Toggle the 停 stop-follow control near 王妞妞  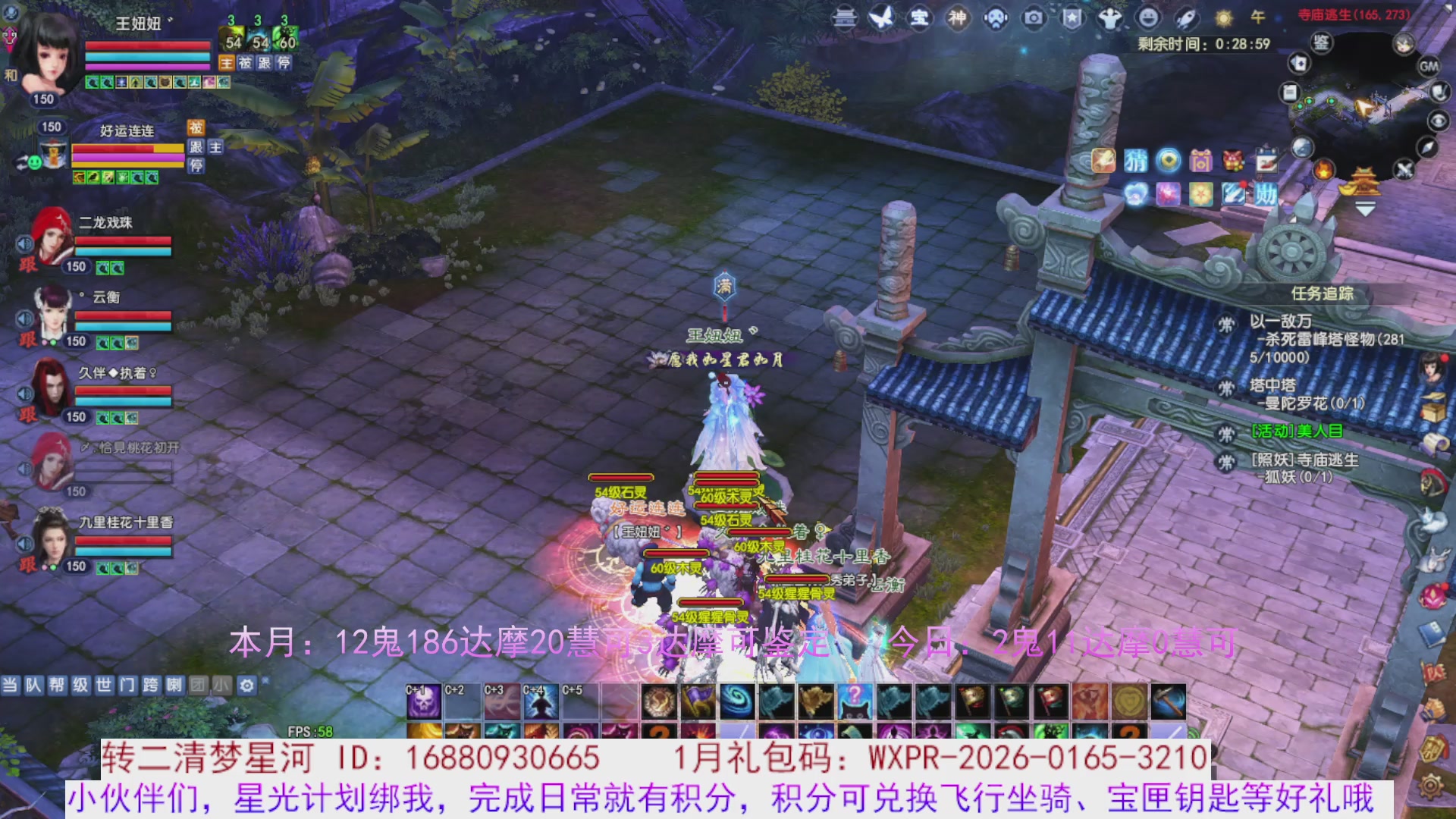283,63
